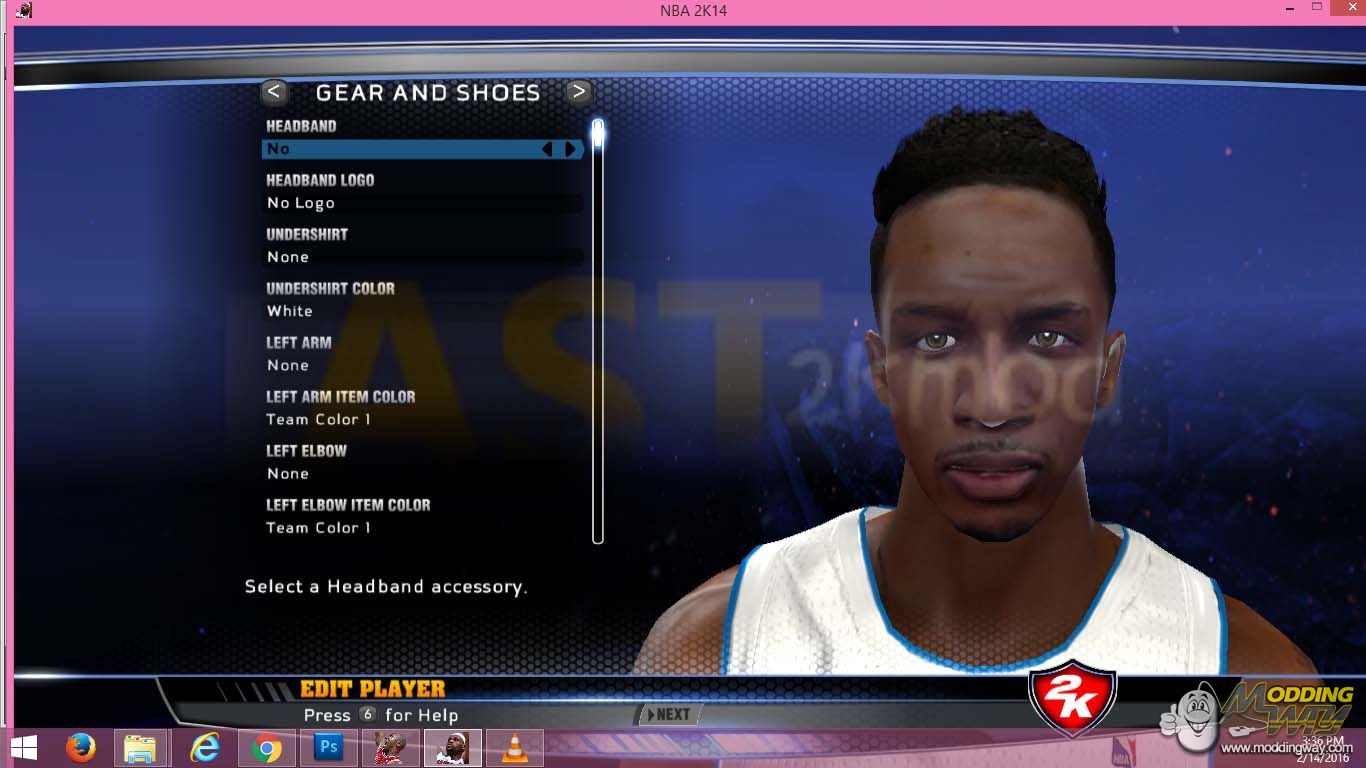Go to the previous edit category arrow
This screenshot has height=768, width=1366.
274,93
